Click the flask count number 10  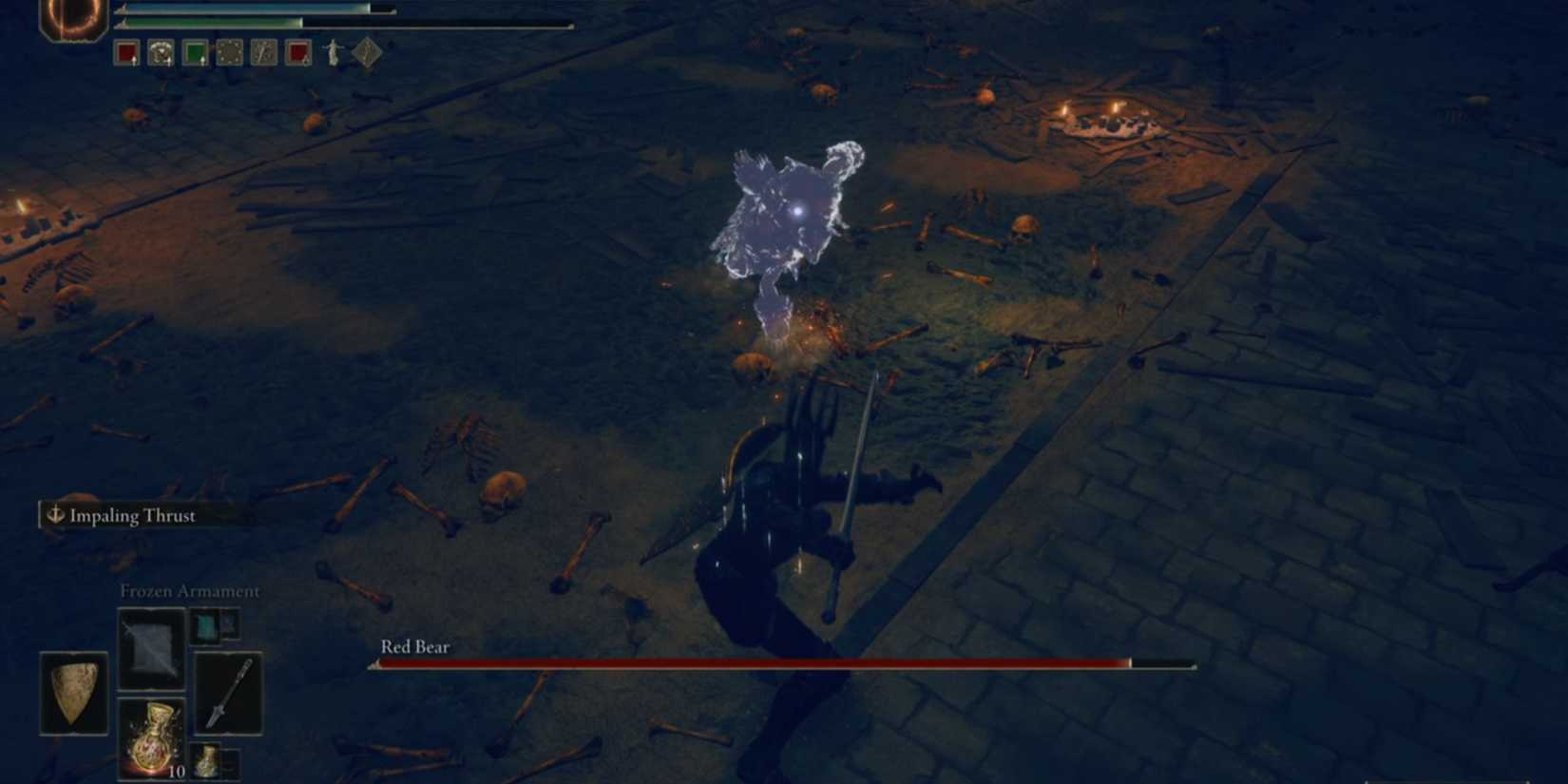(177, 771)
